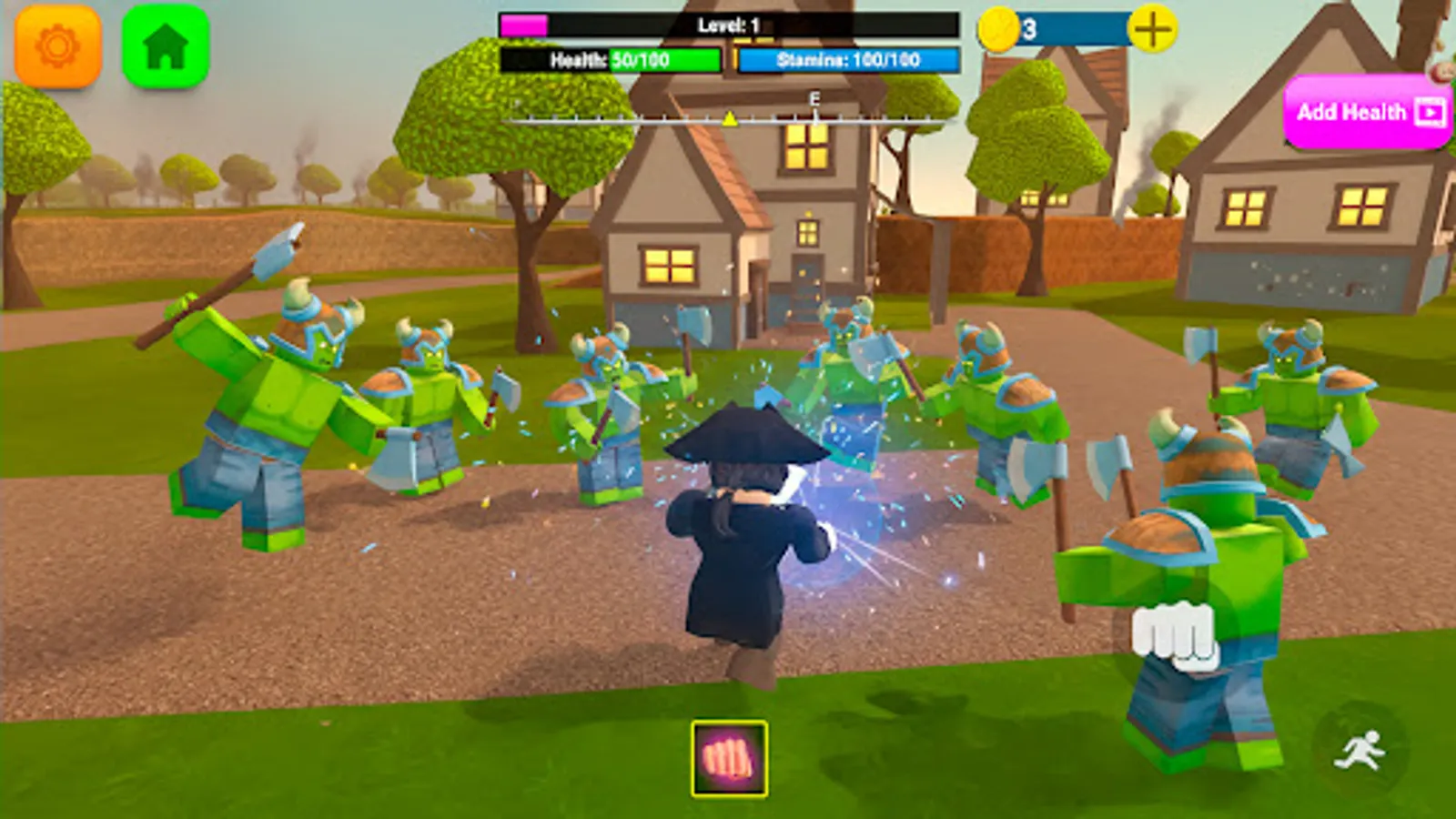This screenshot has width=1456, height=819.
Task: Tap the Stamina: 100/100 label
Action: pos(848,62)
